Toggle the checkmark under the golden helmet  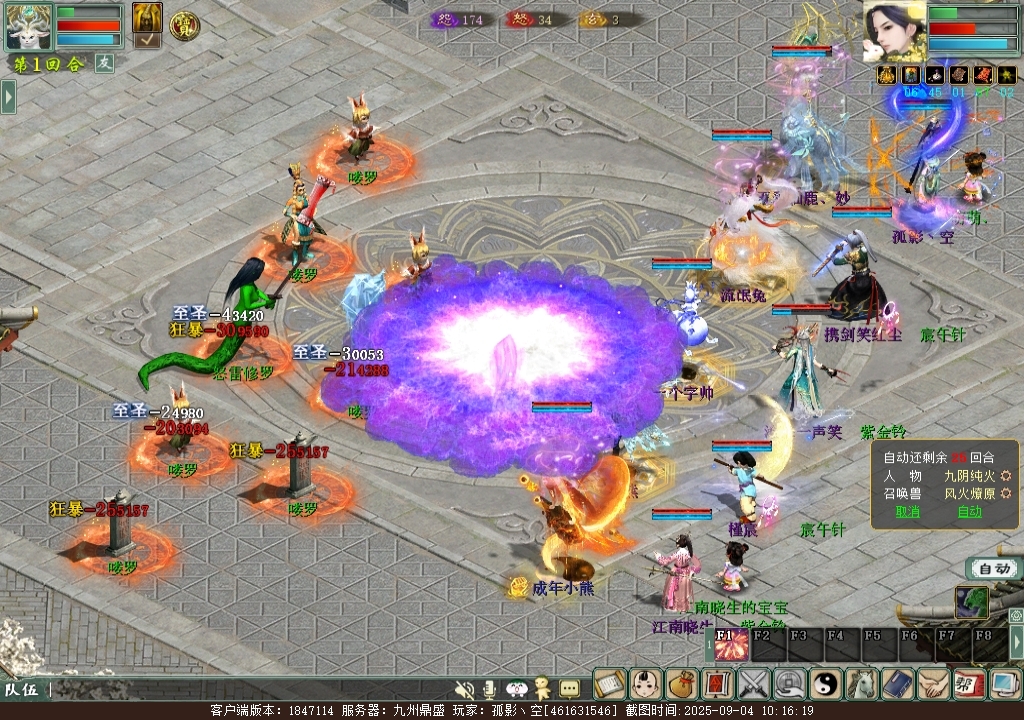tap(147, 41)
